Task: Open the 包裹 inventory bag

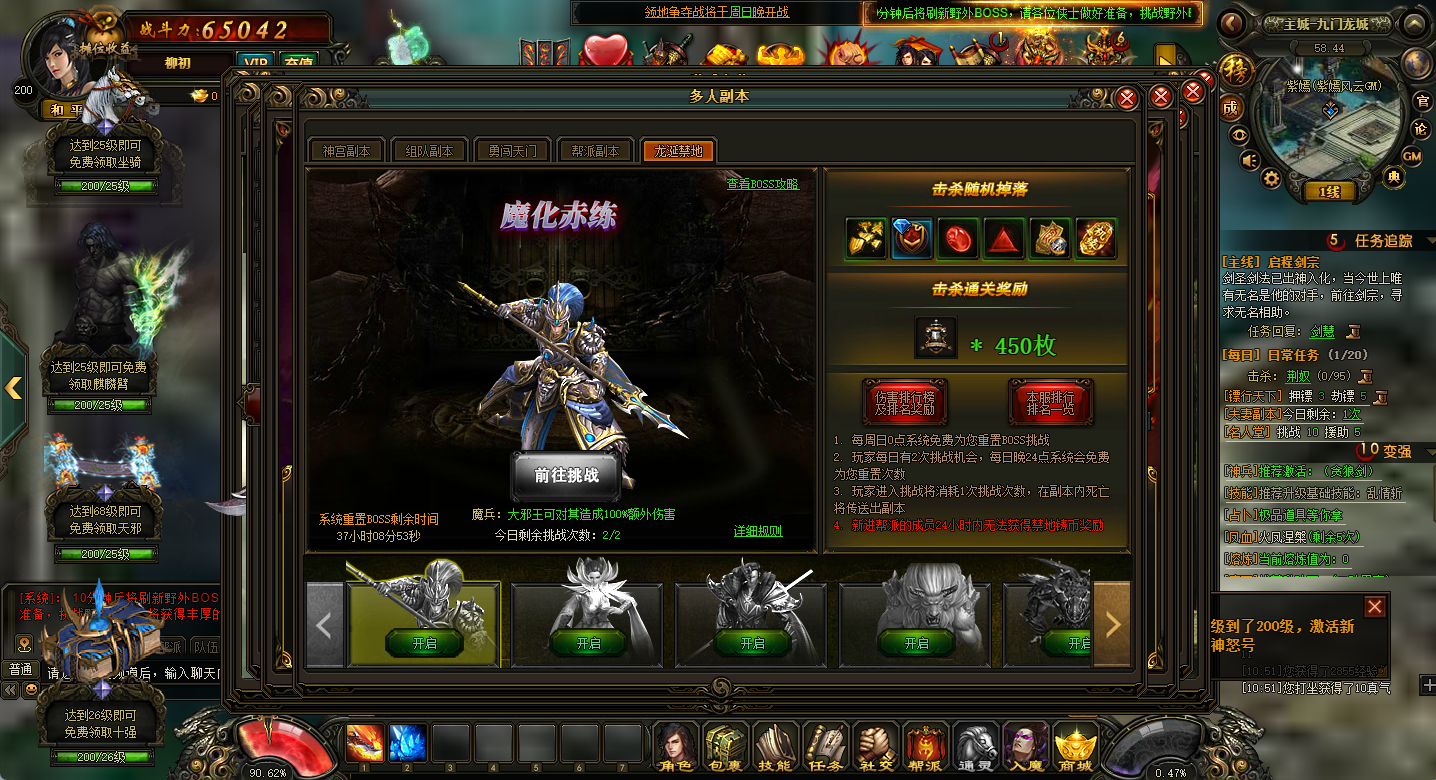Action: pos(726,746)
